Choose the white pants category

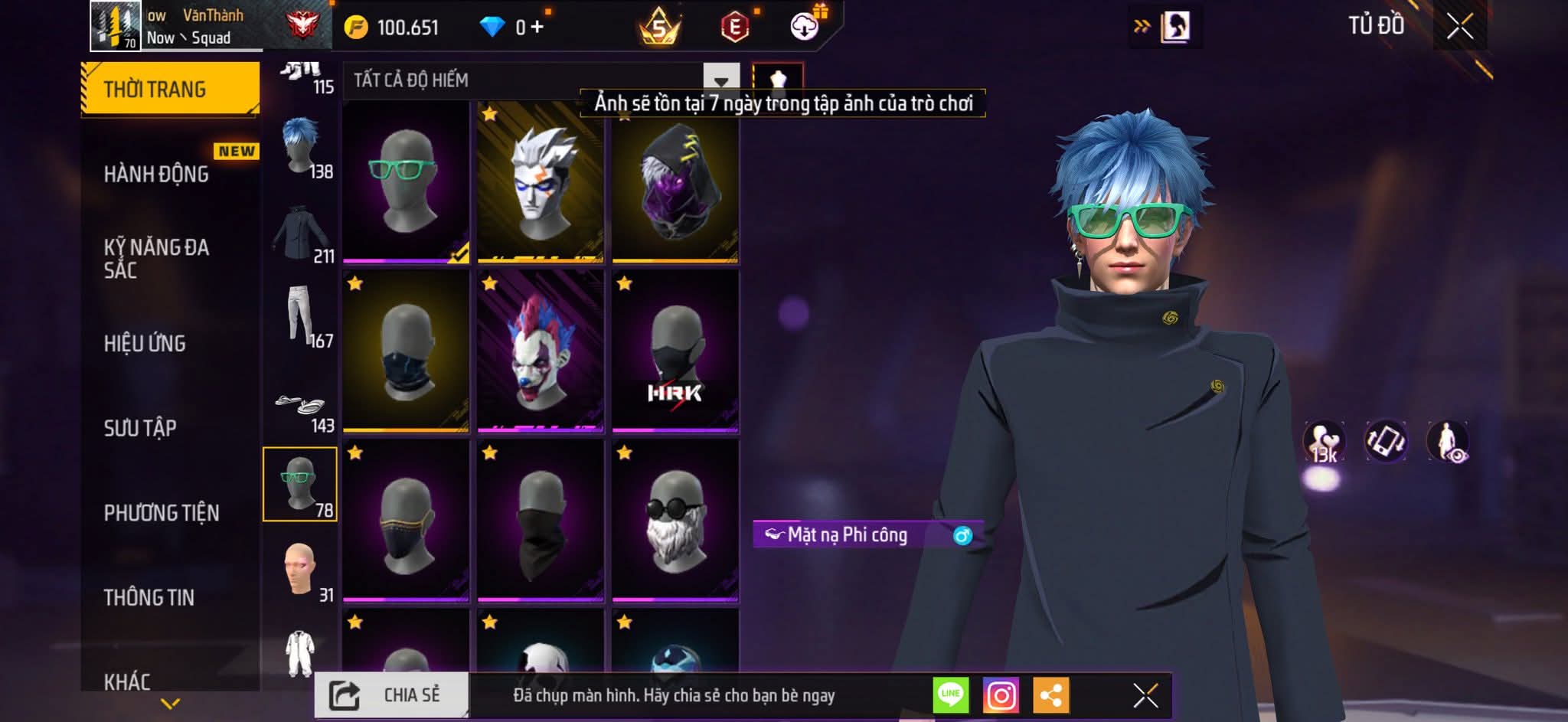click(x=301, y=315)
